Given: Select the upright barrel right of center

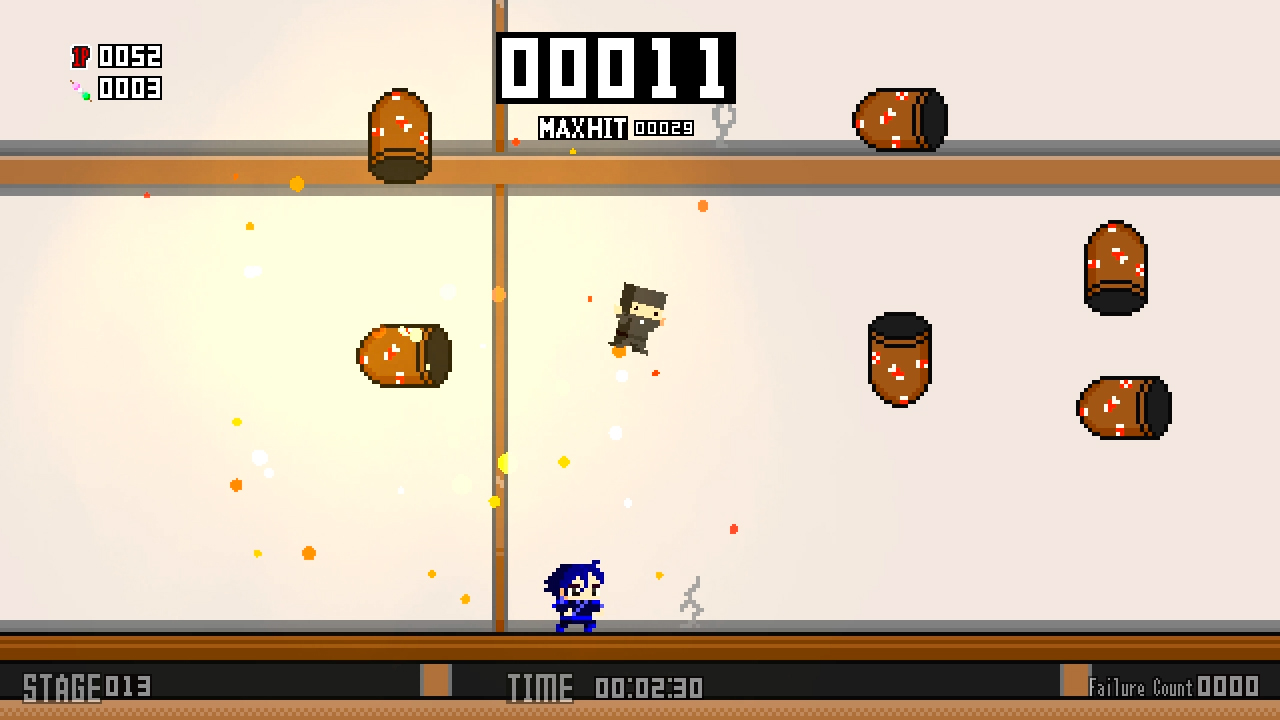Looking at the screenshot, I should tap(898, 360).
